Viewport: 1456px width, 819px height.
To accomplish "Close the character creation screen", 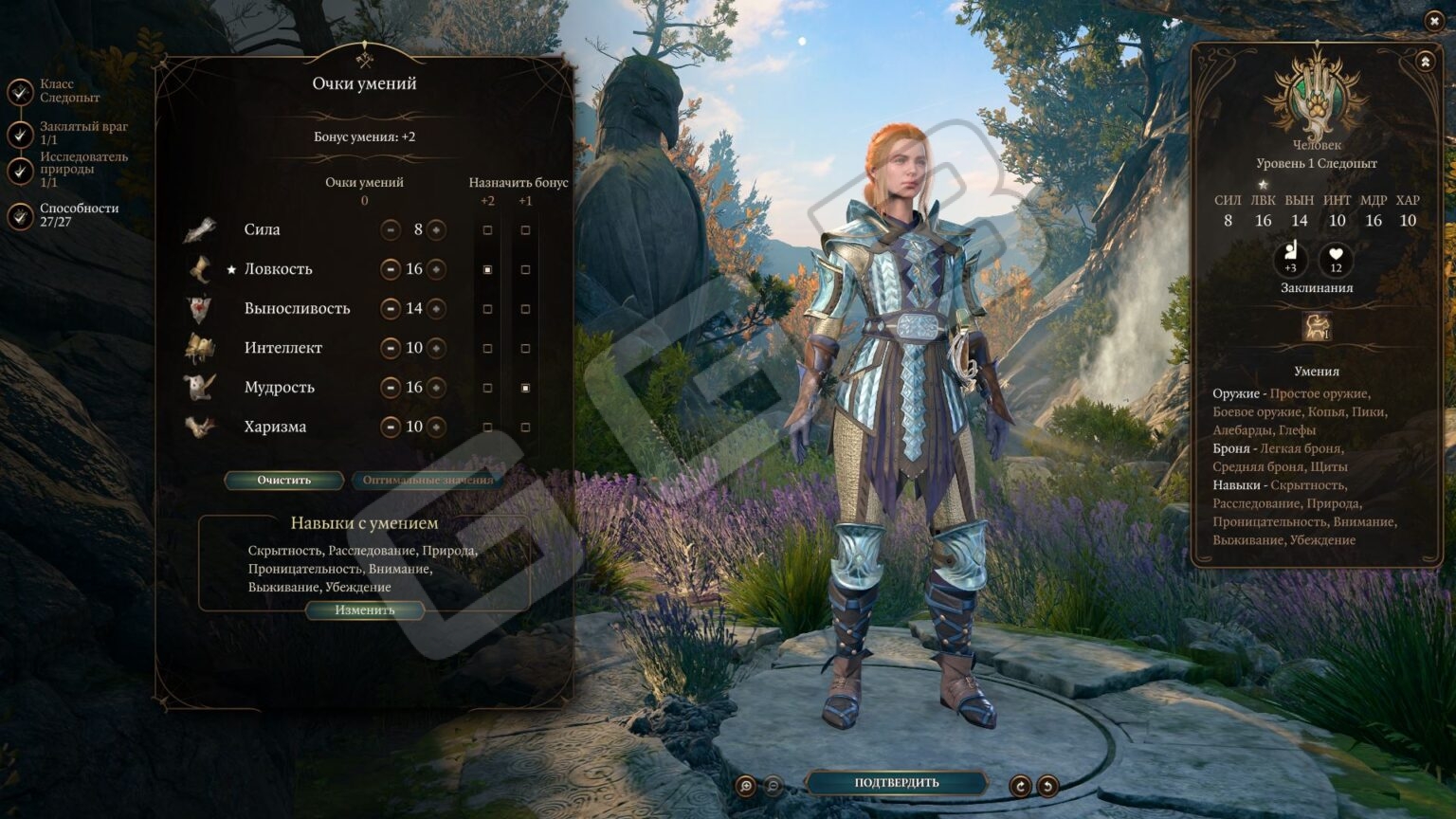I will pos(1433,20).
